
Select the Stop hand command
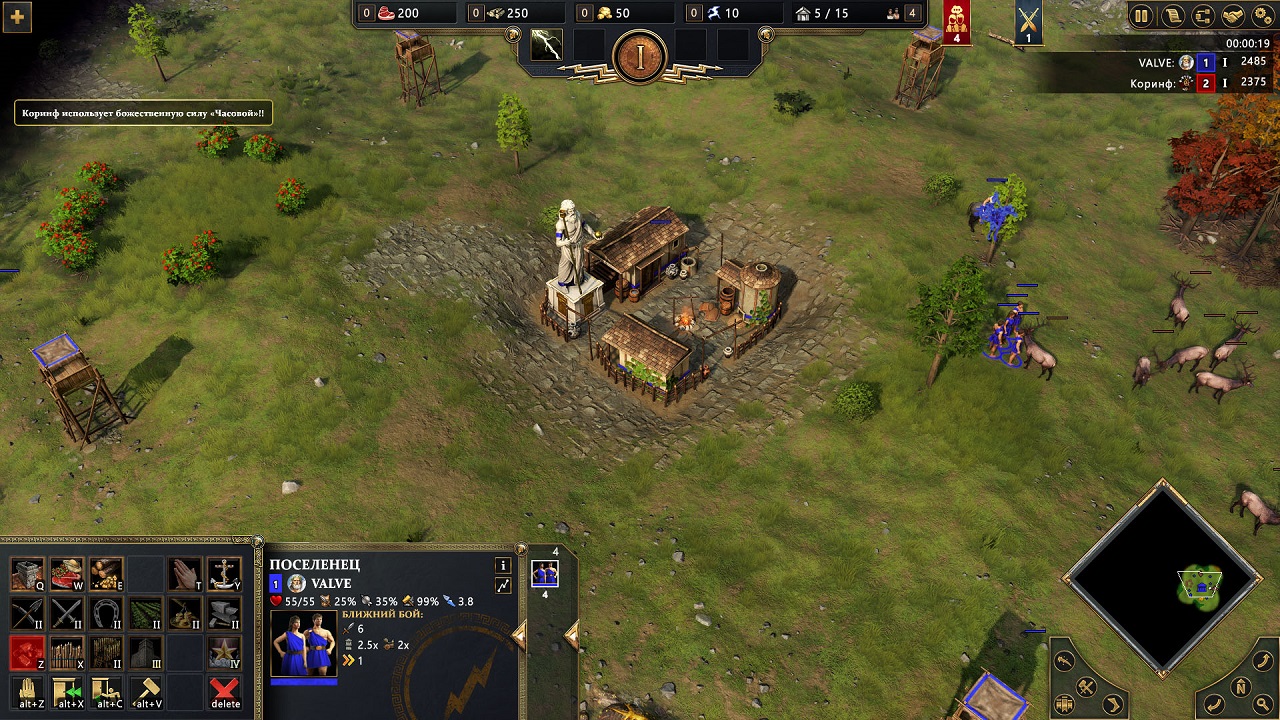27,689
